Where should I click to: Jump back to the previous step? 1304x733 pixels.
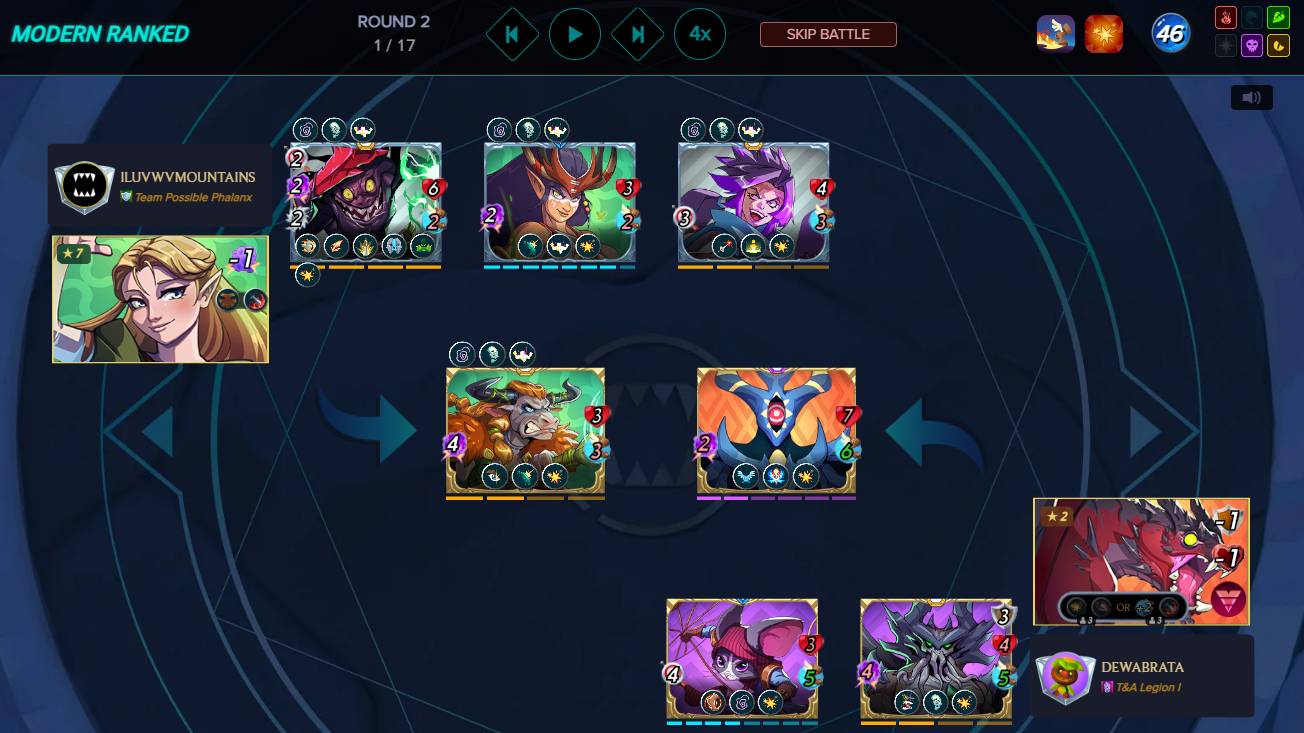pos(512,34)
